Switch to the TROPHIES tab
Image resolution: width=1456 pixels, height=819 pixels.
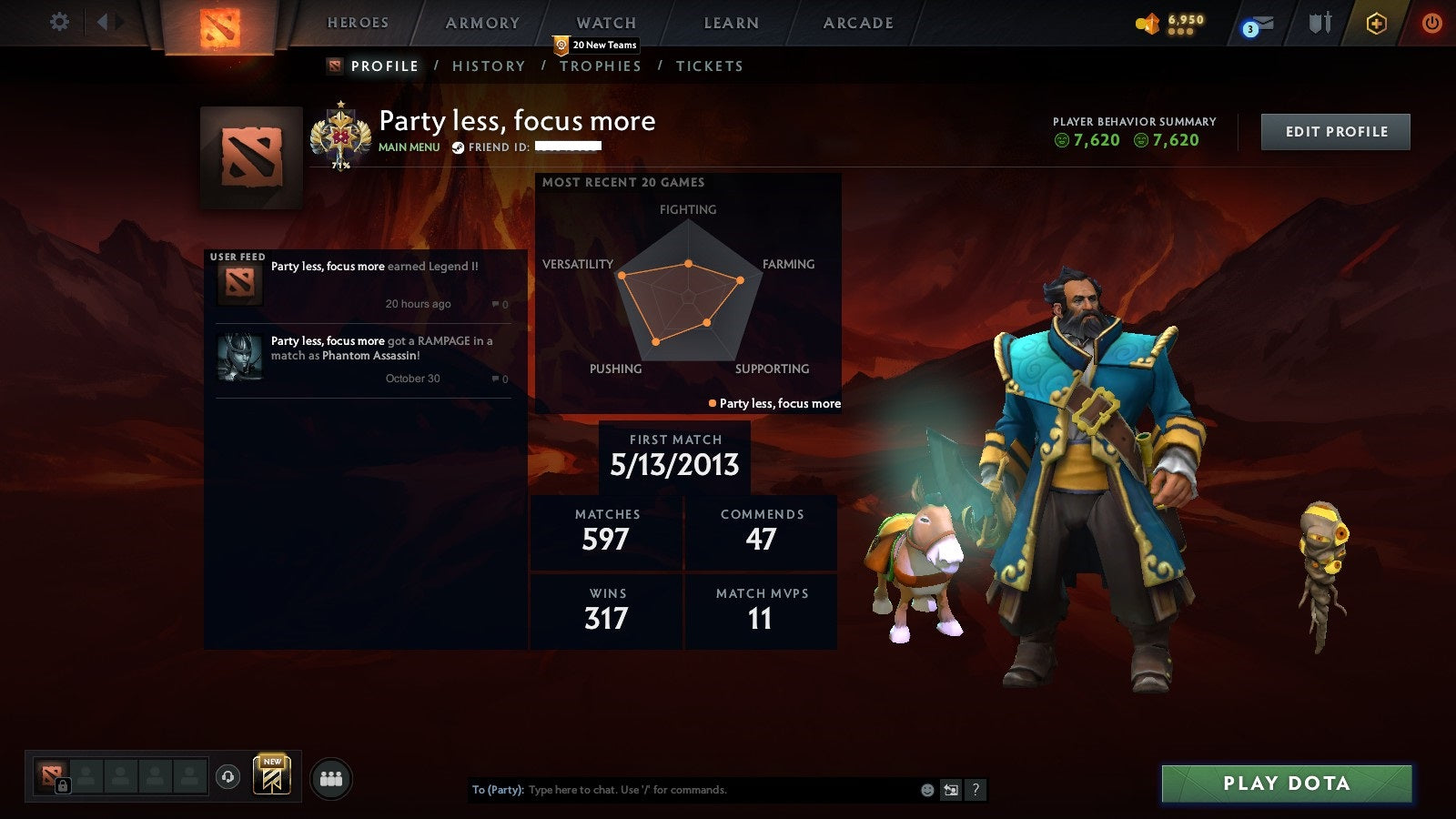pyautogui.click(x=600, y=66)
